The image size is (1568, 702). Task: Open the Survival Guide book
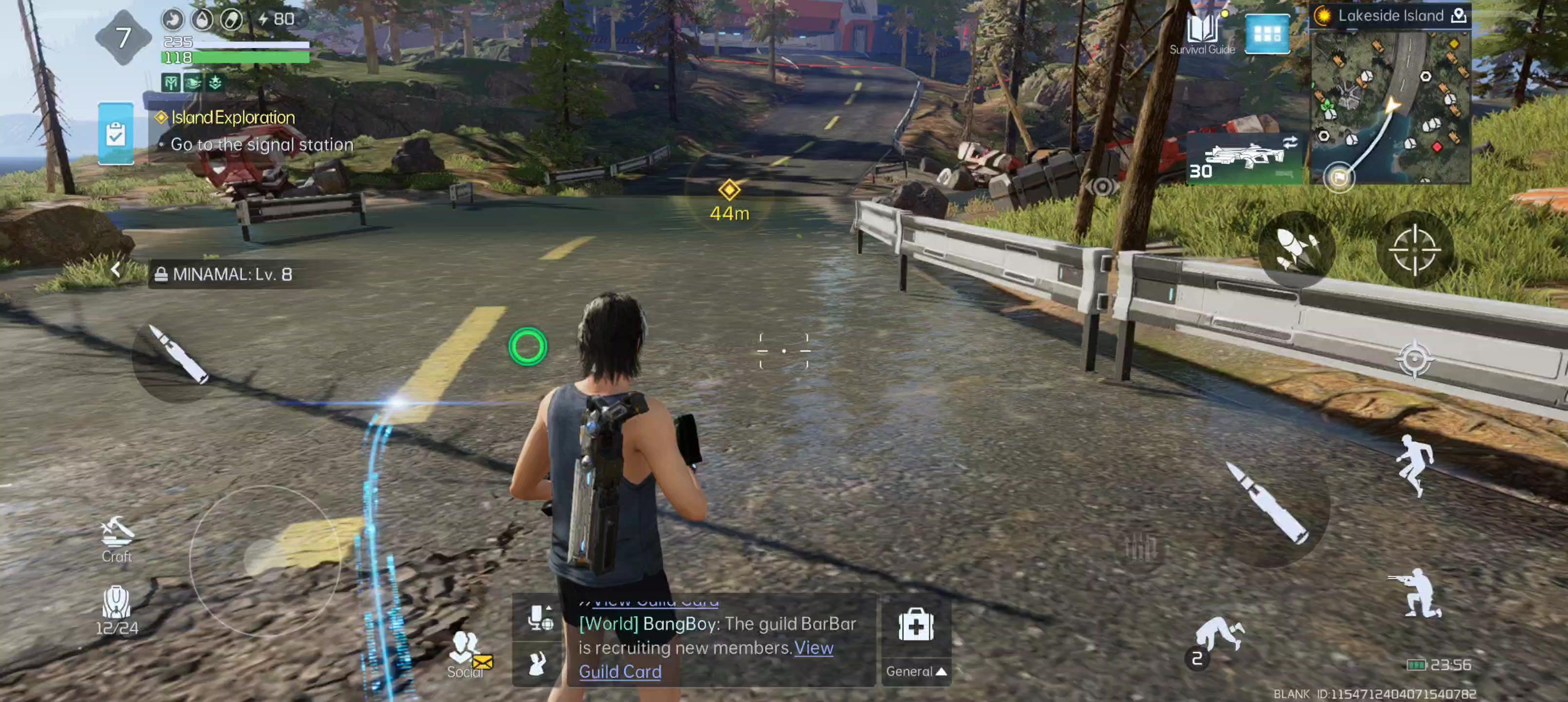pos(1201,34)
